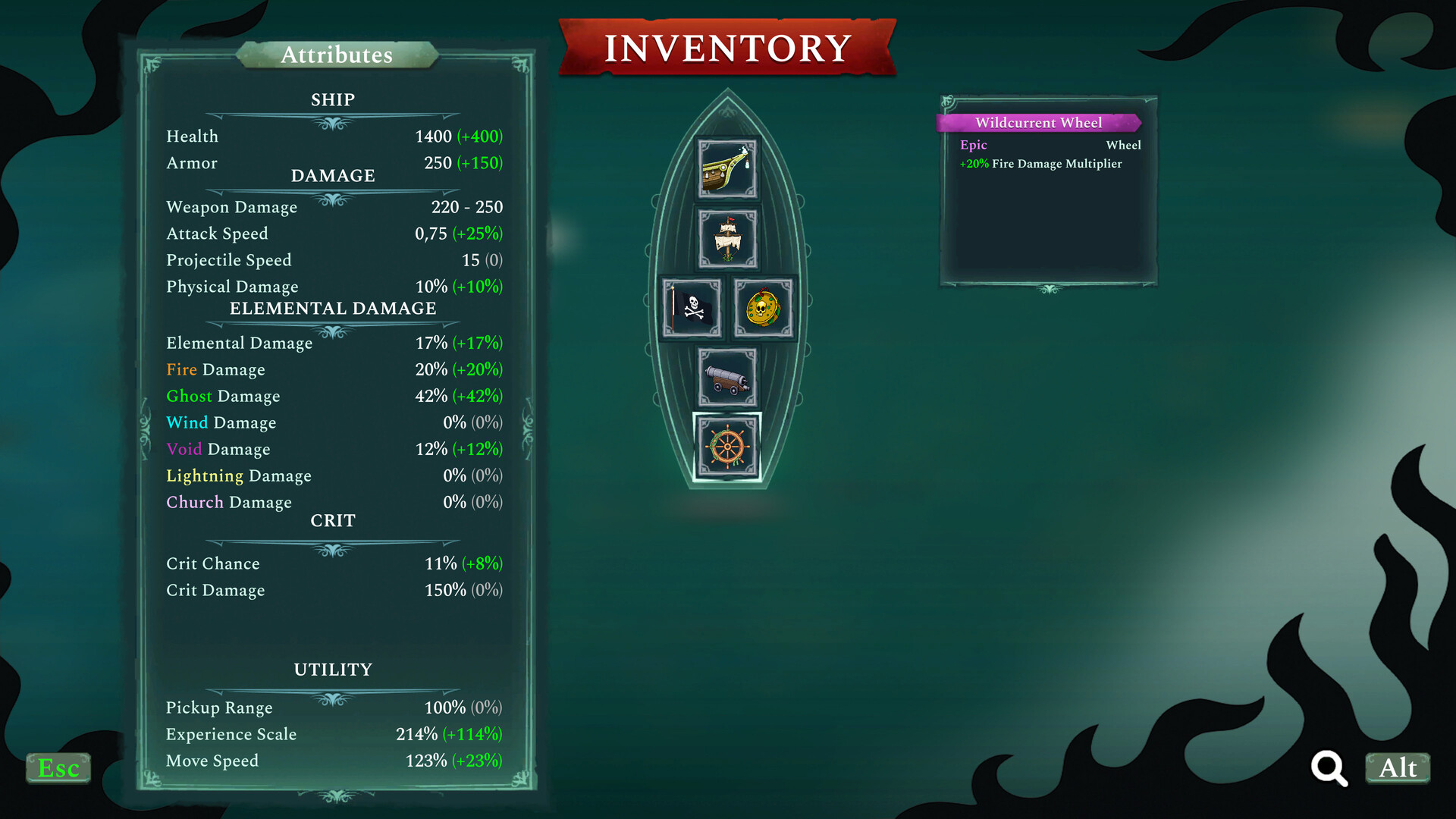Select the equipped Wildcurrent Wheel item

[726, 447]
